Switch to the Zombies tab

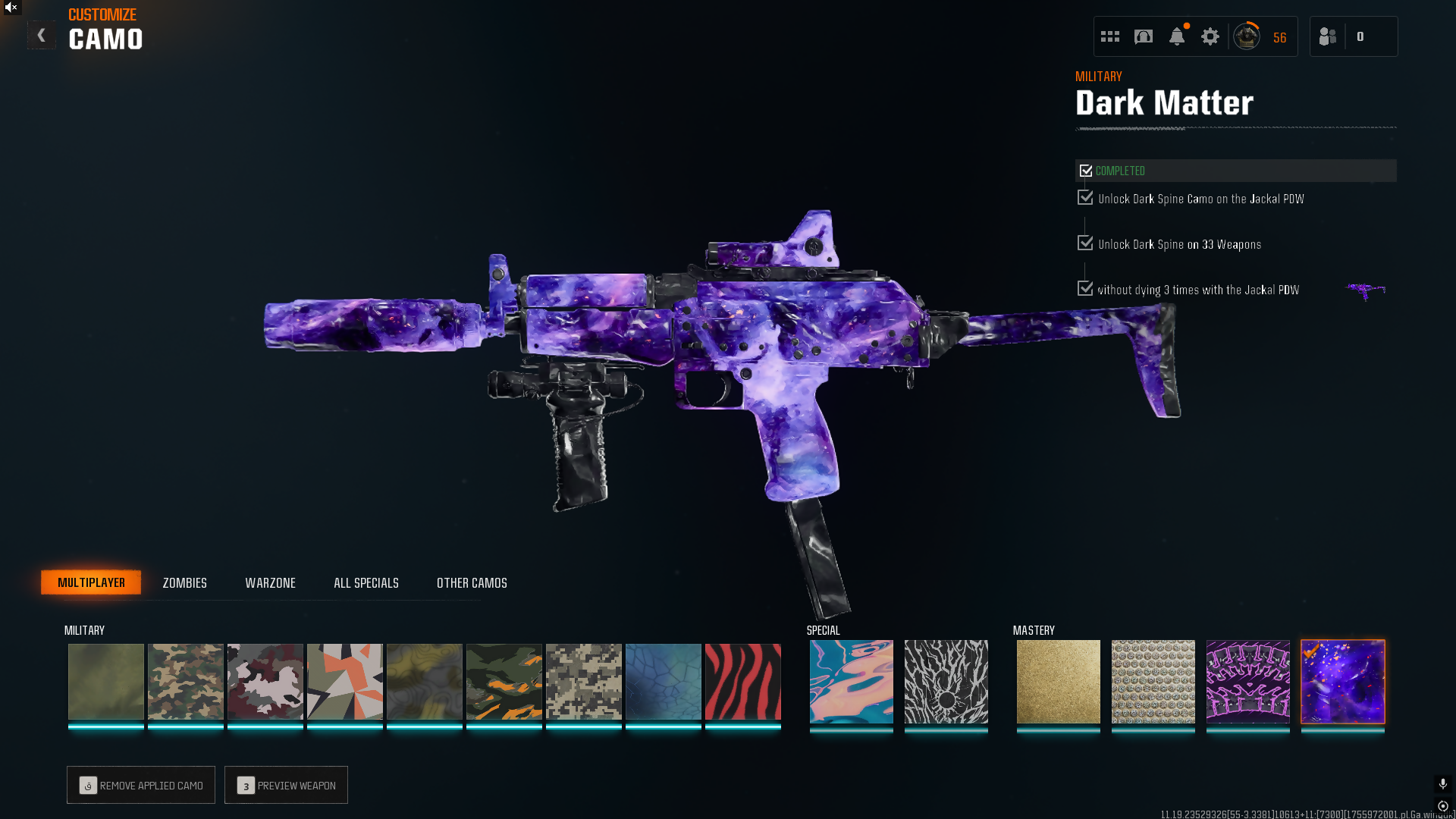(184, 582)
